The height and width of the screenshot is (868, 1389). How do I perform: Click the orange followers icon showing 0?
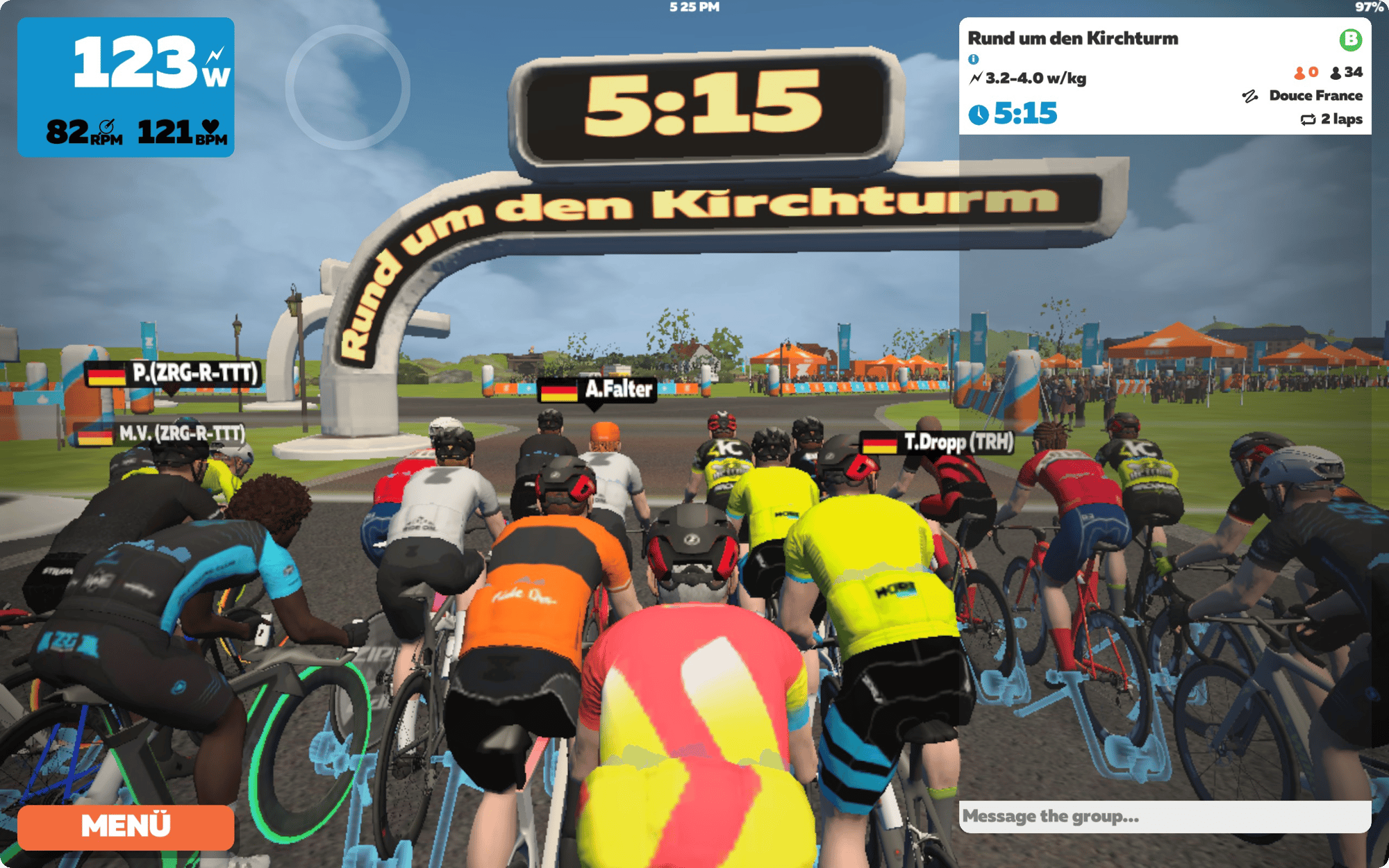[x=1300, y=72]
